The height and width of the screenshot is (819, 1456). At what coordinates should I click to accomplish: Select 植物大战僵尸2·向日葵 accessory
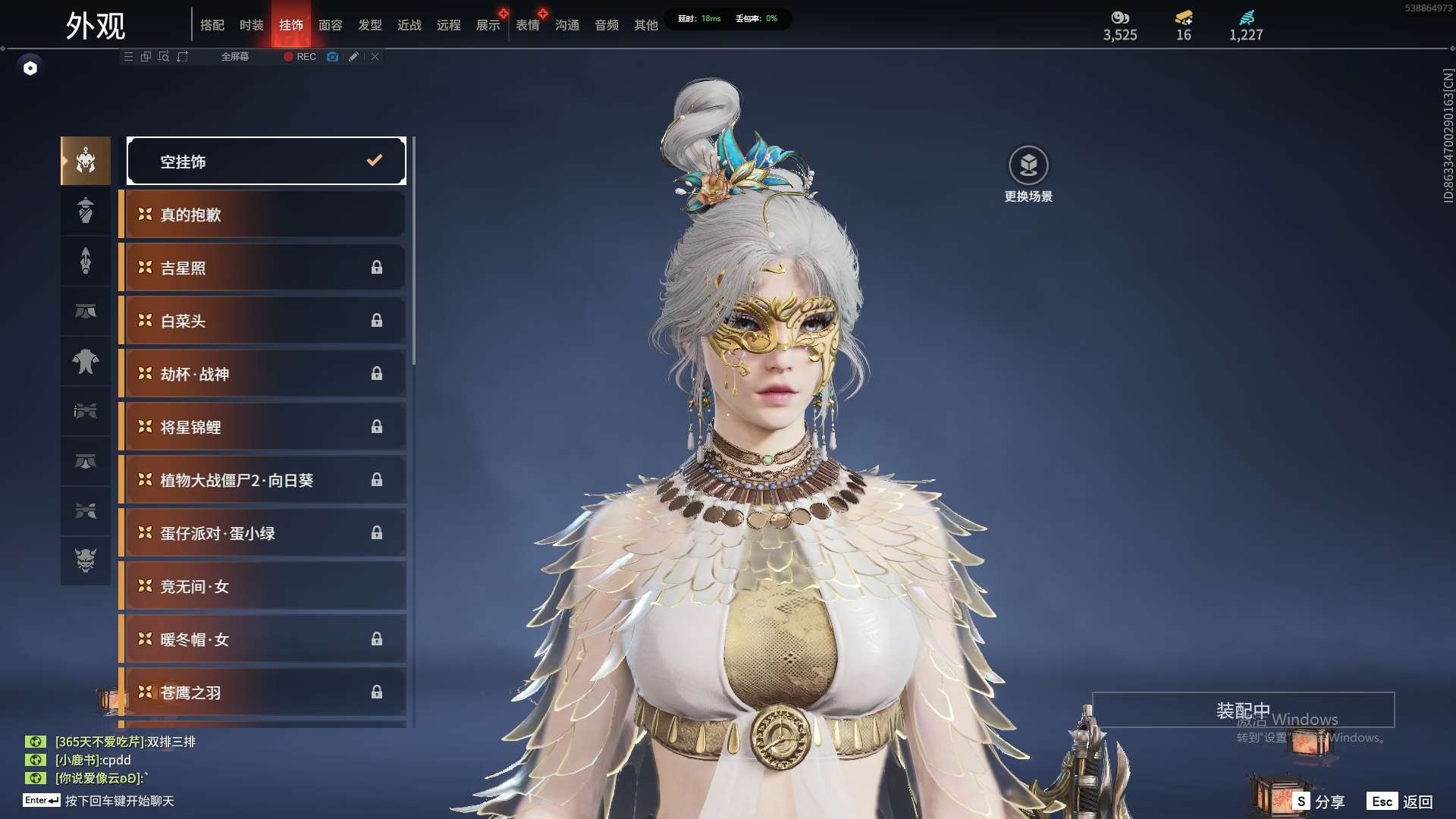tap(264, 480)
